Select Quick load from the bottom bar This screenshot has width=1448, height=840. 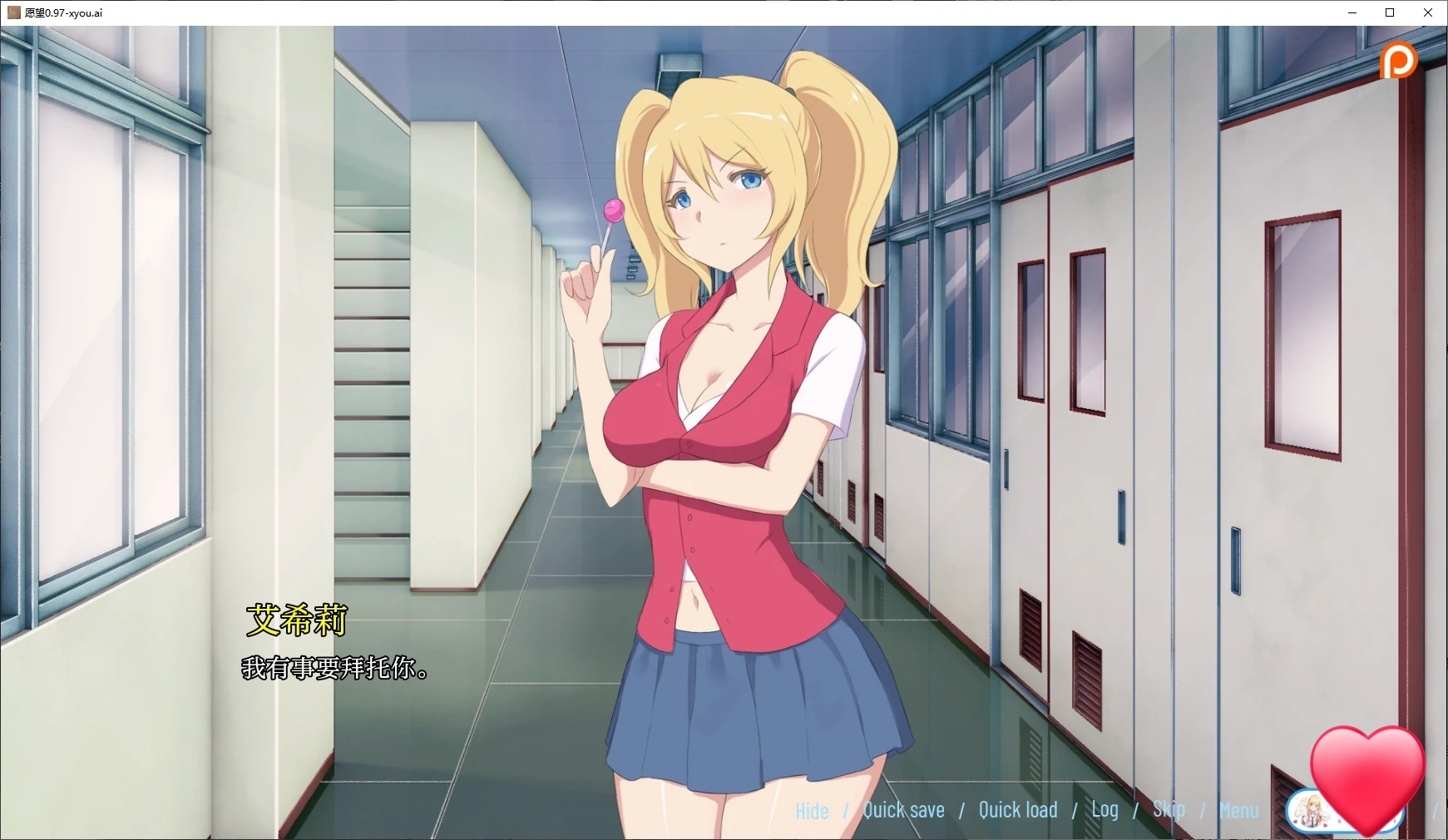pyautogui.click(x=1018, y=808)
